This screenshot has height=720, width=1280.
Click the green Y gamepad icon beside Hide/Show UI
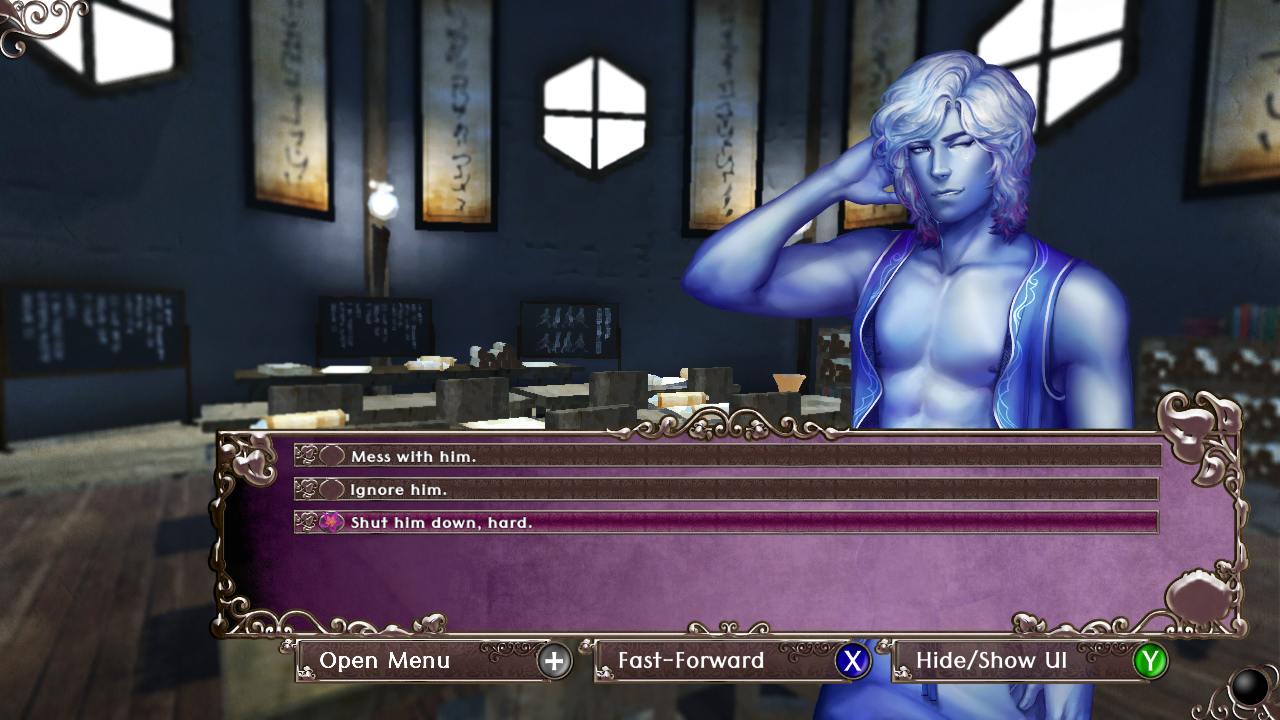pyautogui.click(x=1153, y=661)
